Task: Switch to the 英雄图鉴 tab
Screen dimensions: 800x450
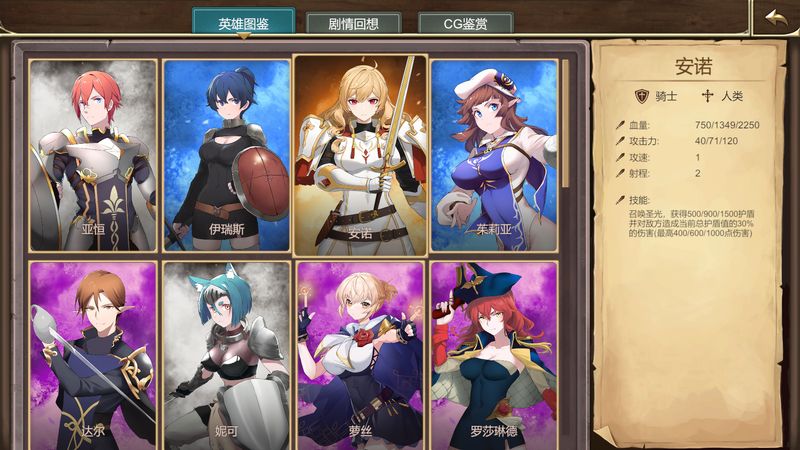Action: tap(243, 23)
